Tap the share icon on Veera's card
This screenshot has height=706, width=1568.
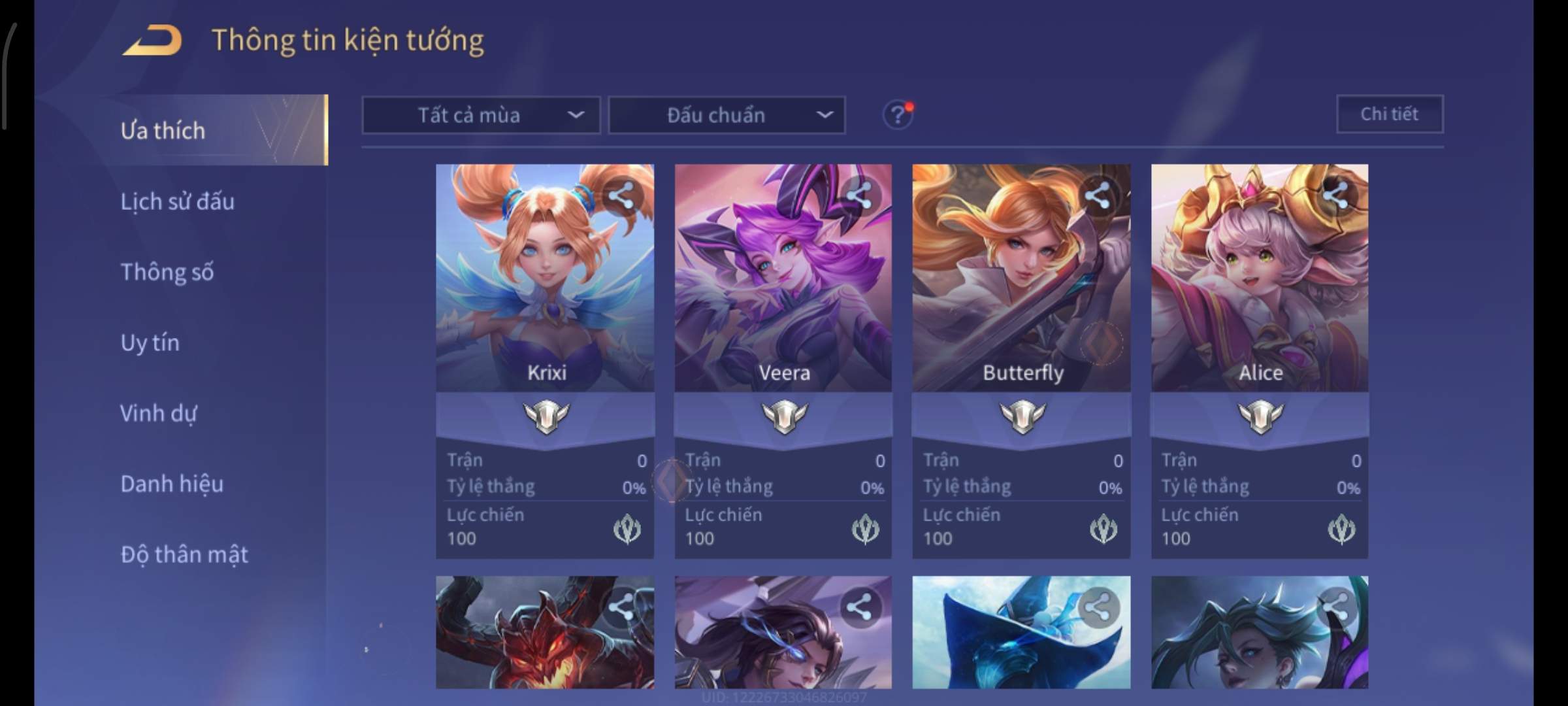click(859, 195)
